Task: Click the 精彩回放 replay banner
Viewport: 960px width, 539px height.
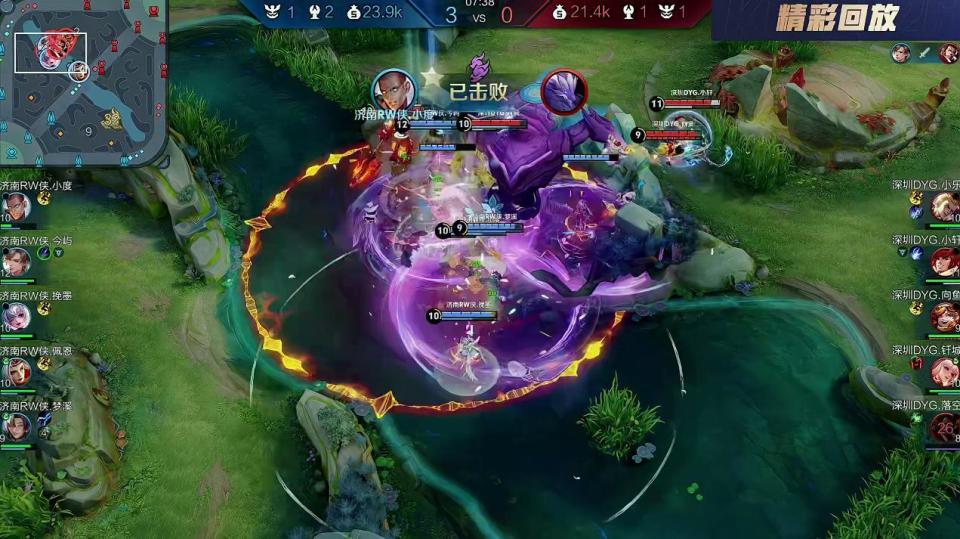Action: pyautogui.click(x=837, y=18)
